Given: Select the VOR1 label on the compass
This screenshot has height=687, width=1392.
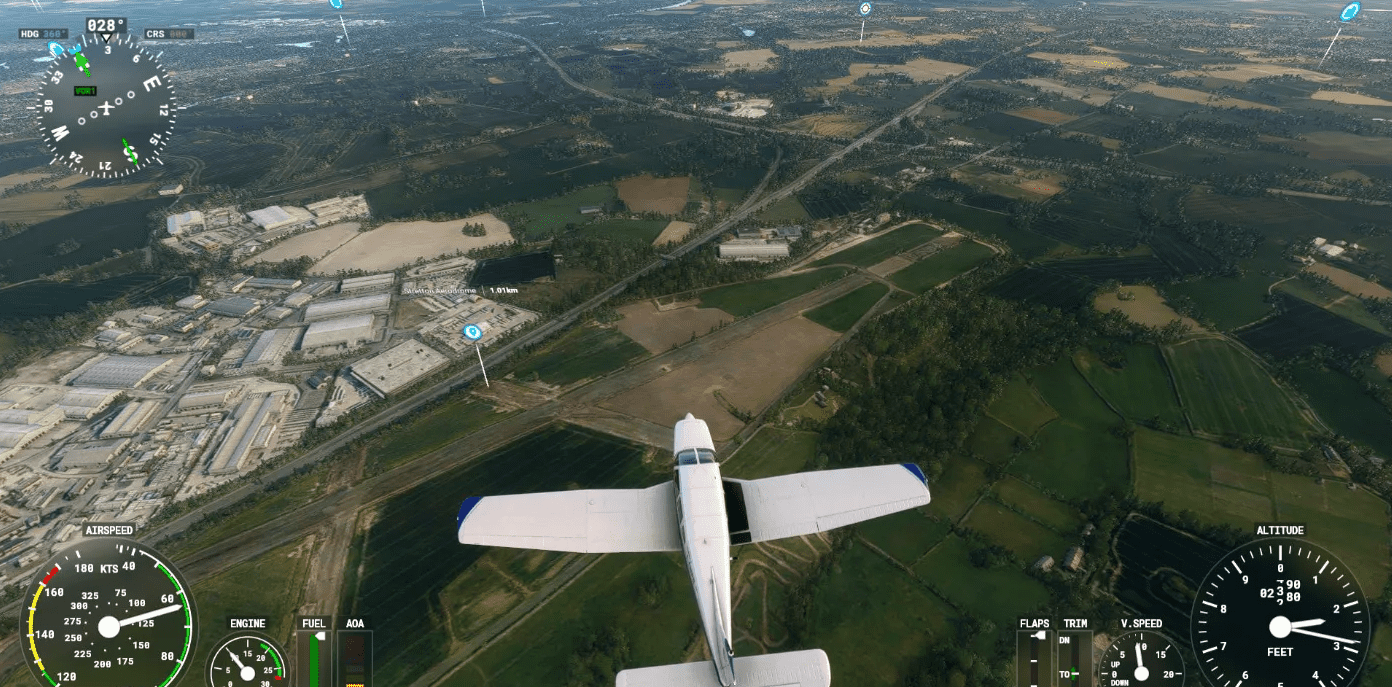Looking at the screenshot, I should pyautogui.click(x=85, y=91).
